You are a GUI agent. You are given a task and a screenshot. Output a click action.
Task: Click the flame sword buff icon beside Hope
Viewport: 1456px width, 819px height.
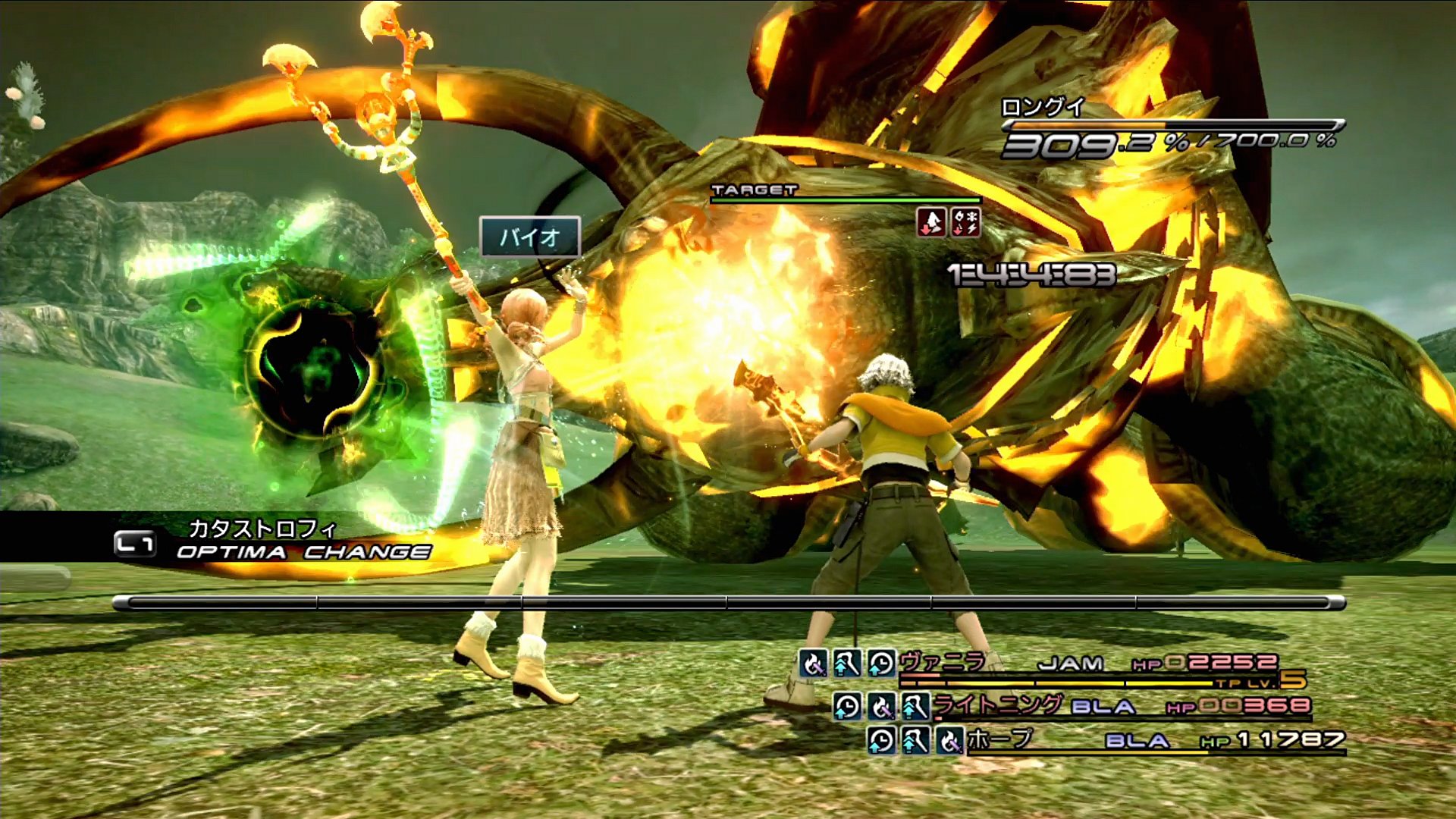click(x=949, y=740)
